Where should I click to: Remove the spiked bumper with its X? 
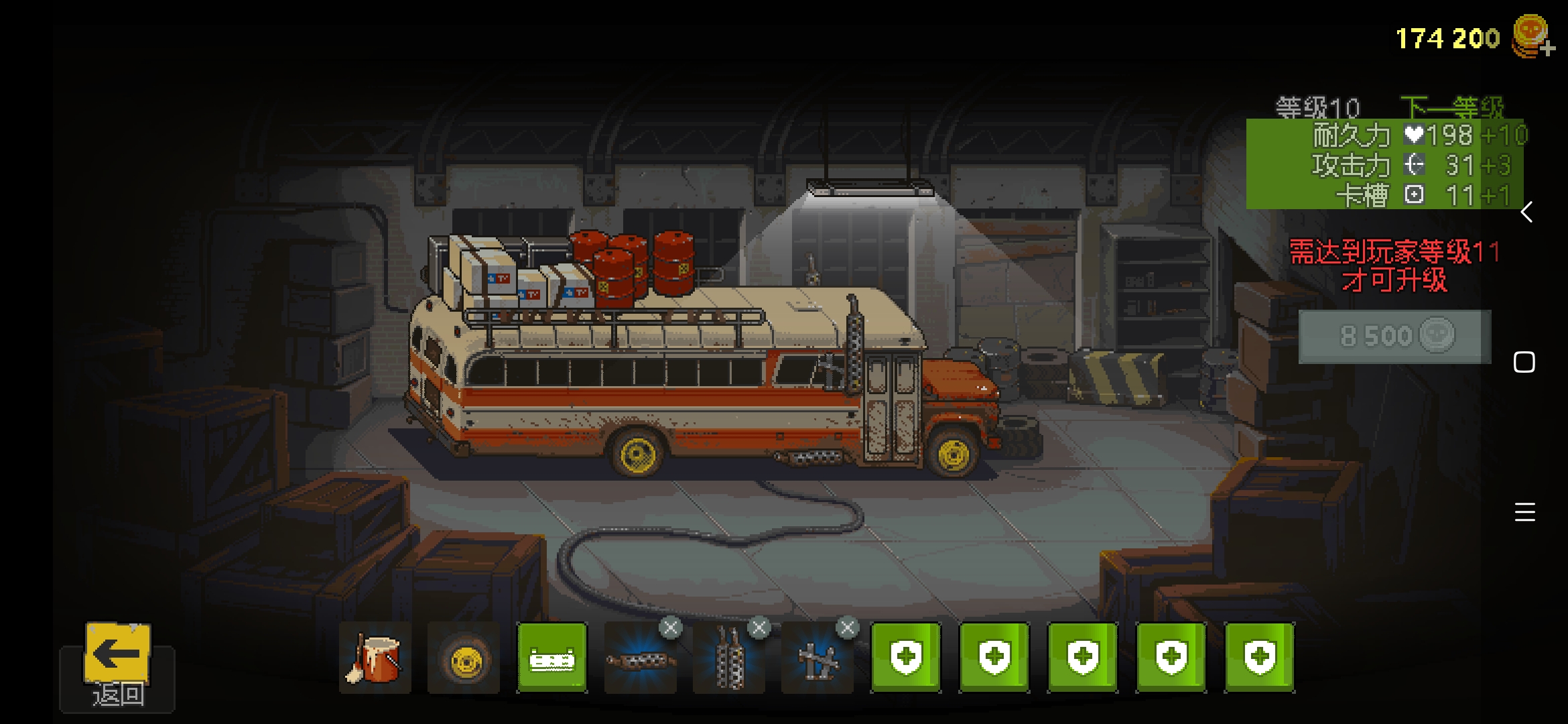(671, 627)
